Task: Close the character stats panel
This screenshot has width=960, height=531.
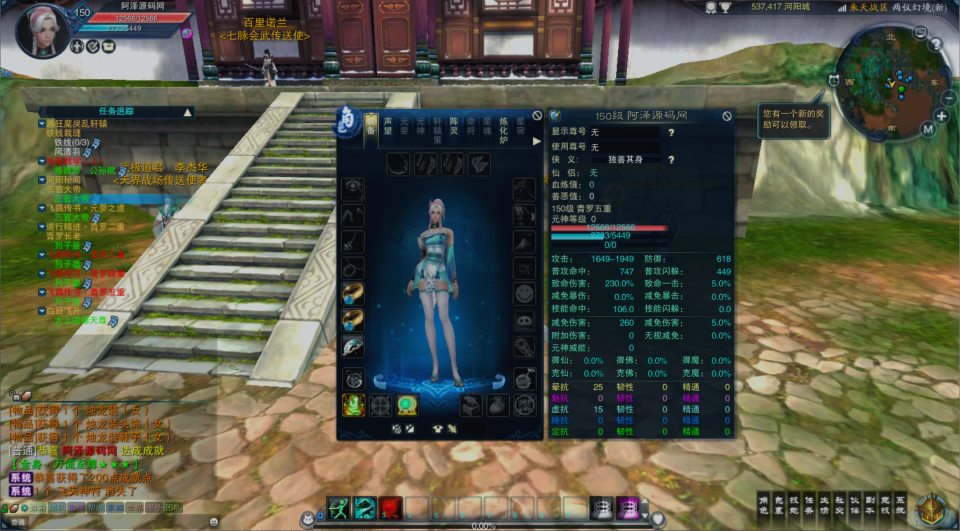Action: click(727, 116)
